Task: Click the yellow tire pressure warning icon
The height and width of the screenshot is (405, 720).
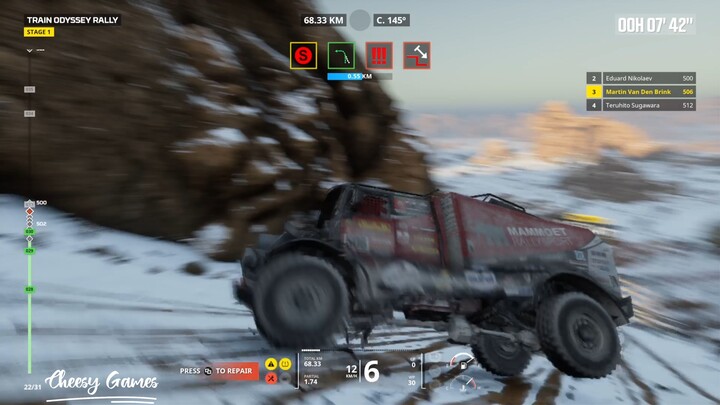Action: pyautogui.click(x=285, y=364)
